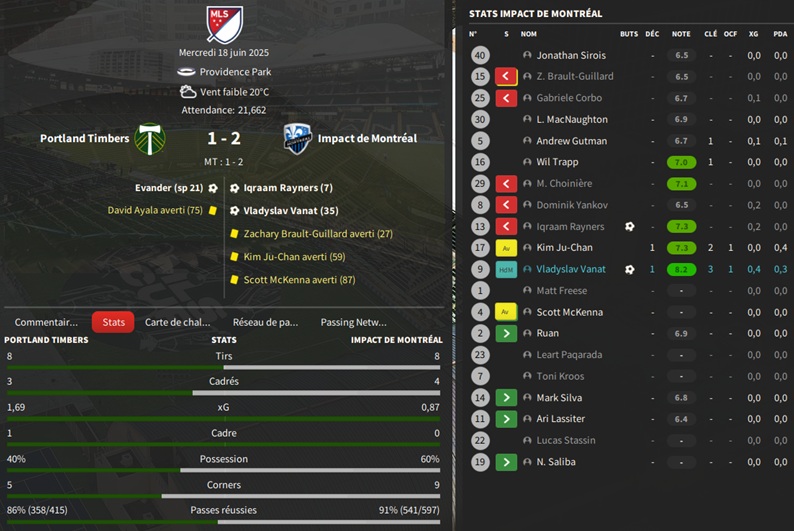This screenshot has height=531, width=794.
Task: Open the Réseau de passes tab
Action: point(265,322)
